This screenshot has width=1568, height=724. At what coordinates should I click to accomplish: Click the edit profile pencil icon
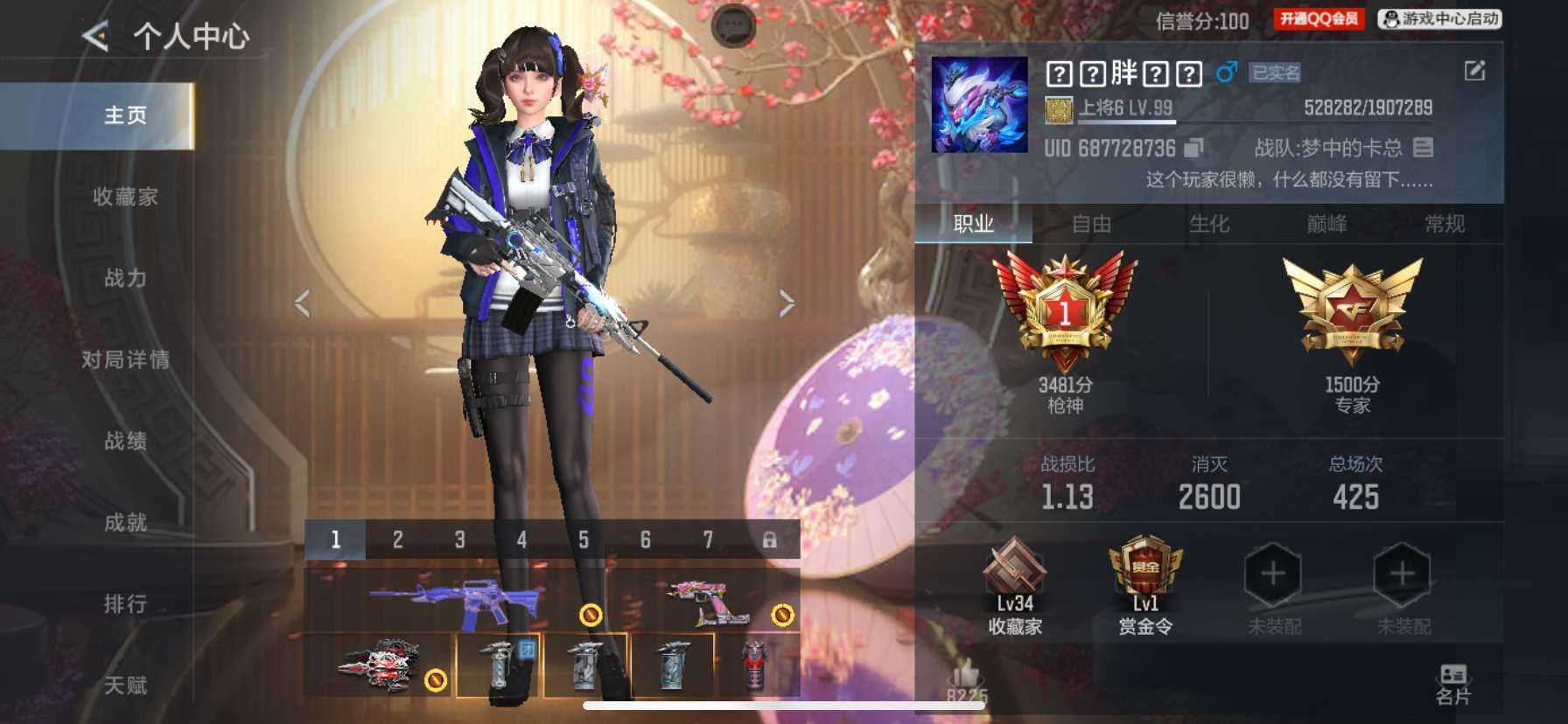click(1474, 71)
